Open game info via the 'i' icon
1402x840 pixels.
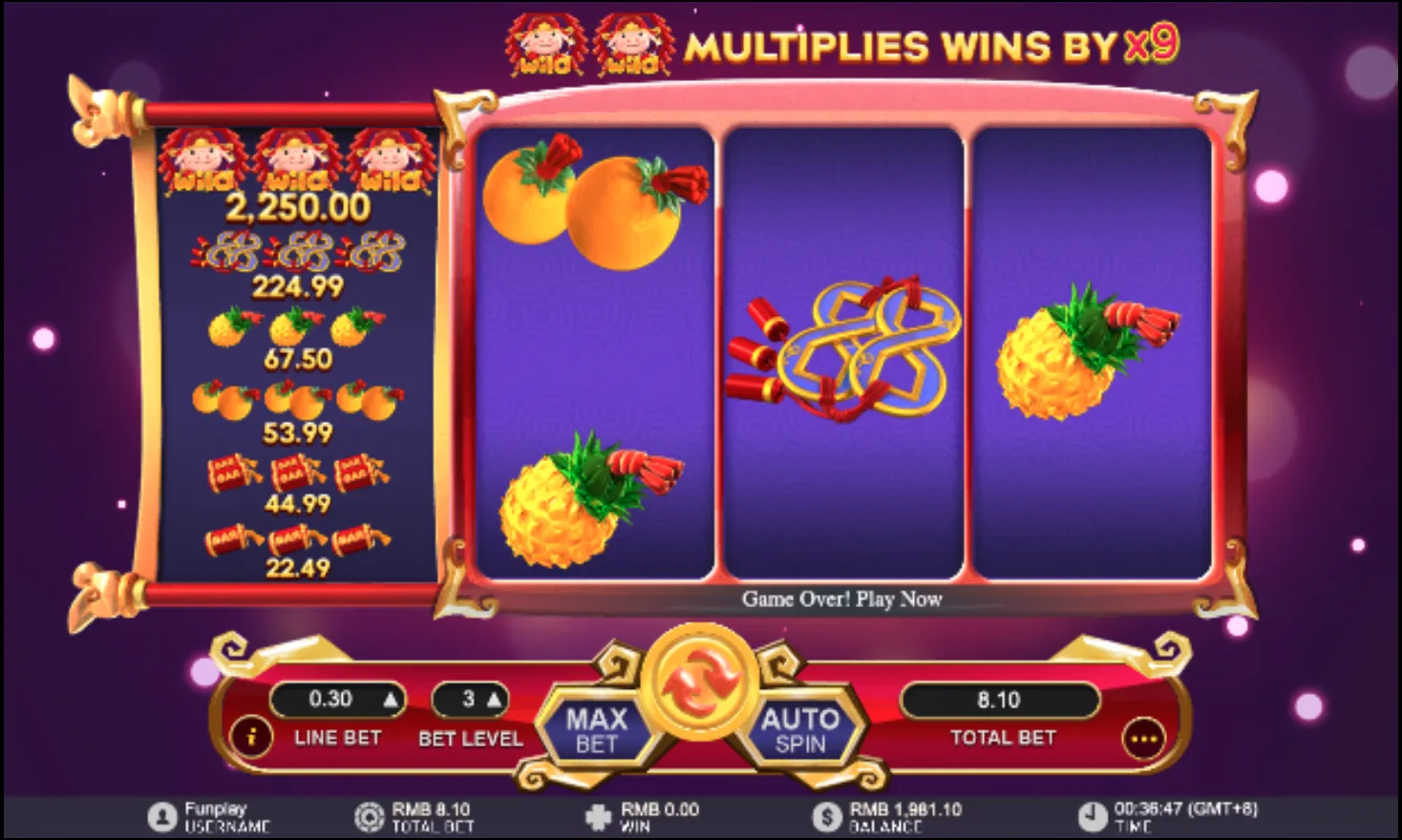pyautogui.click(x=251, y=737)
